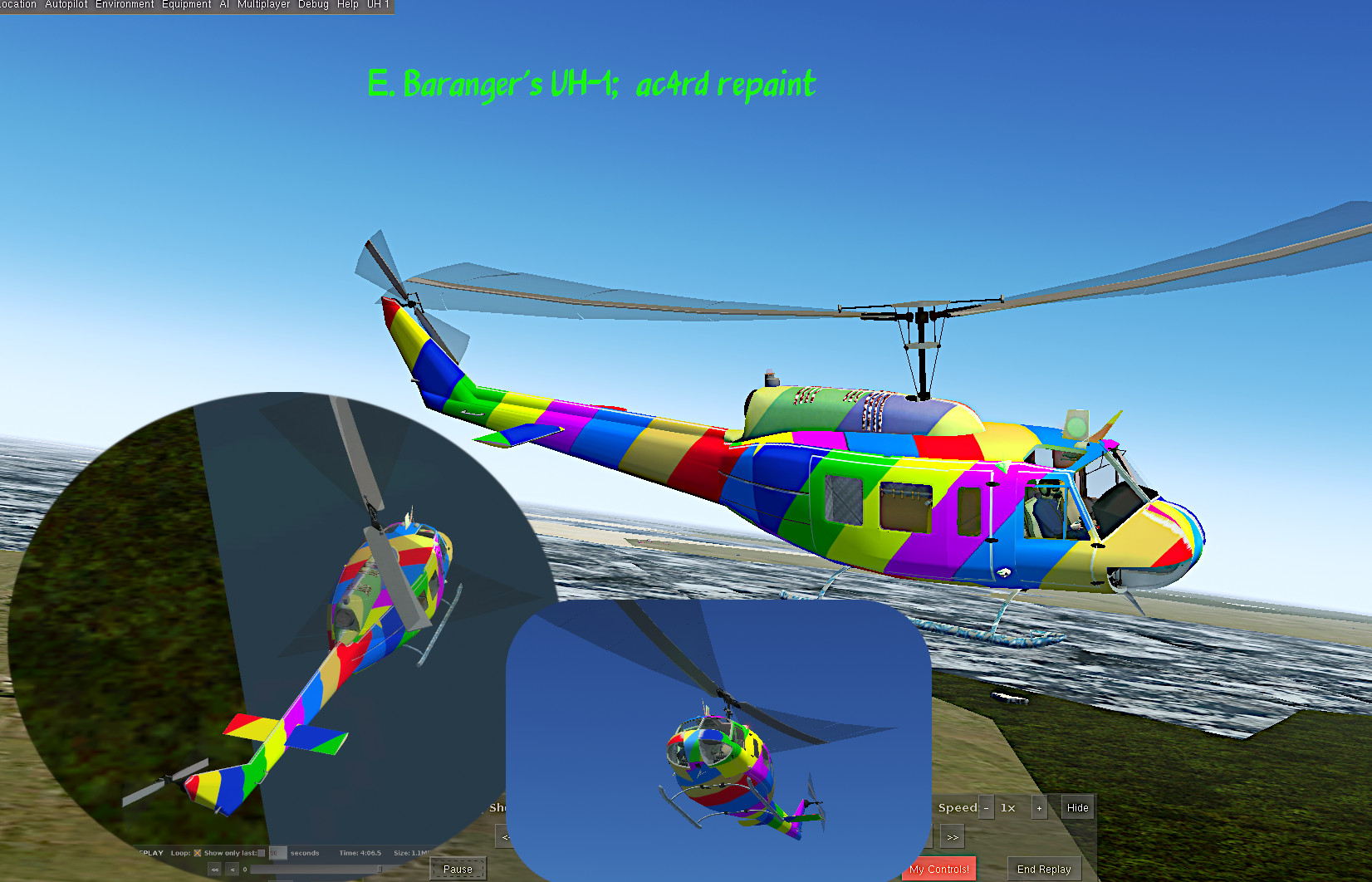Step back with the < playback button

click(x=233, y=869)
